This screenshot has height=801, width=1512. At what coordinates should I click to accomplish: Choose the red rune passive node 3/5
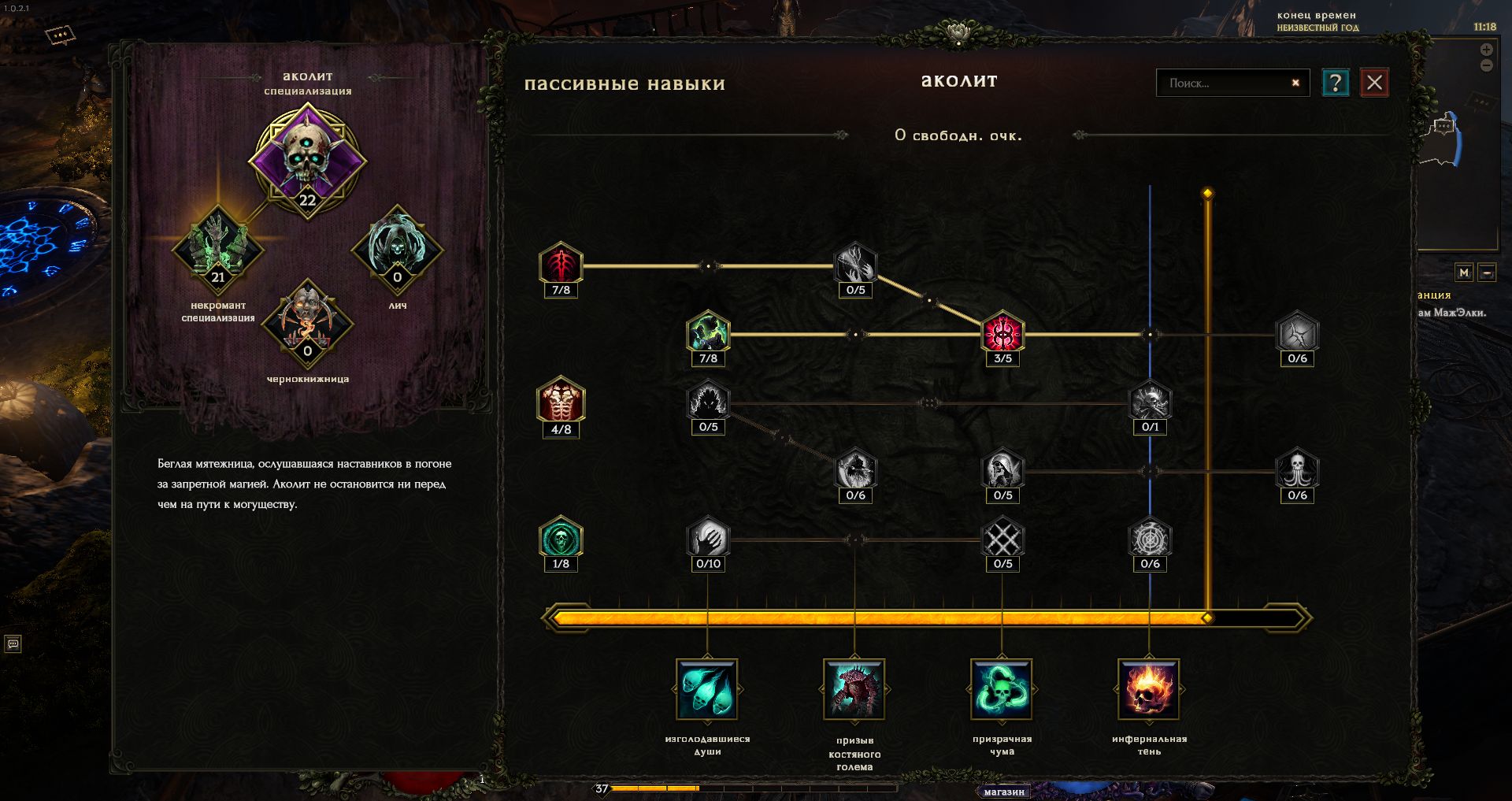[x=1002, y=332]
